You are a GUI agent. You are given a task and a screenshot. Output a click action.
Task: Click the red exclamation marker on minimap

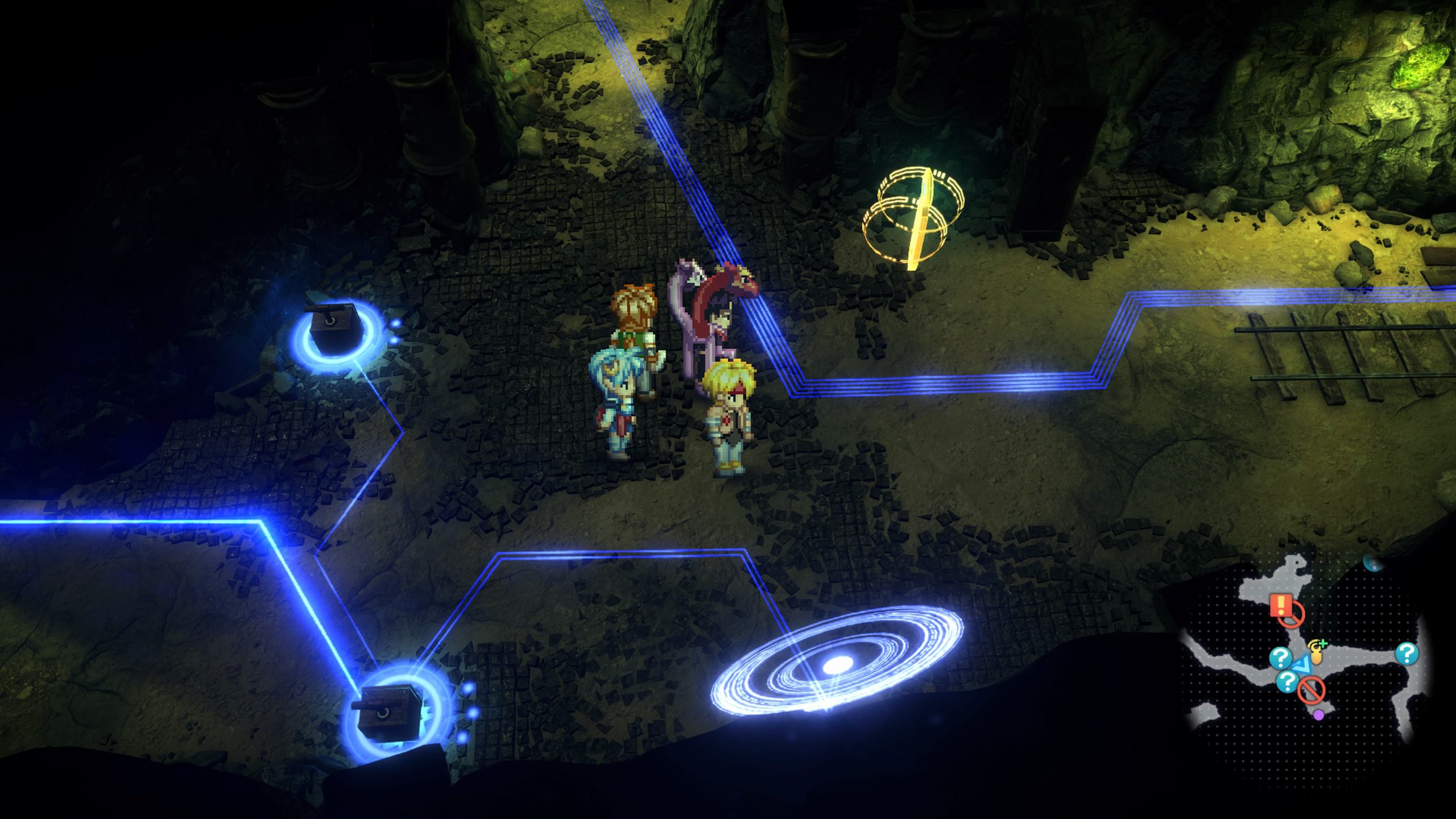coord(1279,606)
